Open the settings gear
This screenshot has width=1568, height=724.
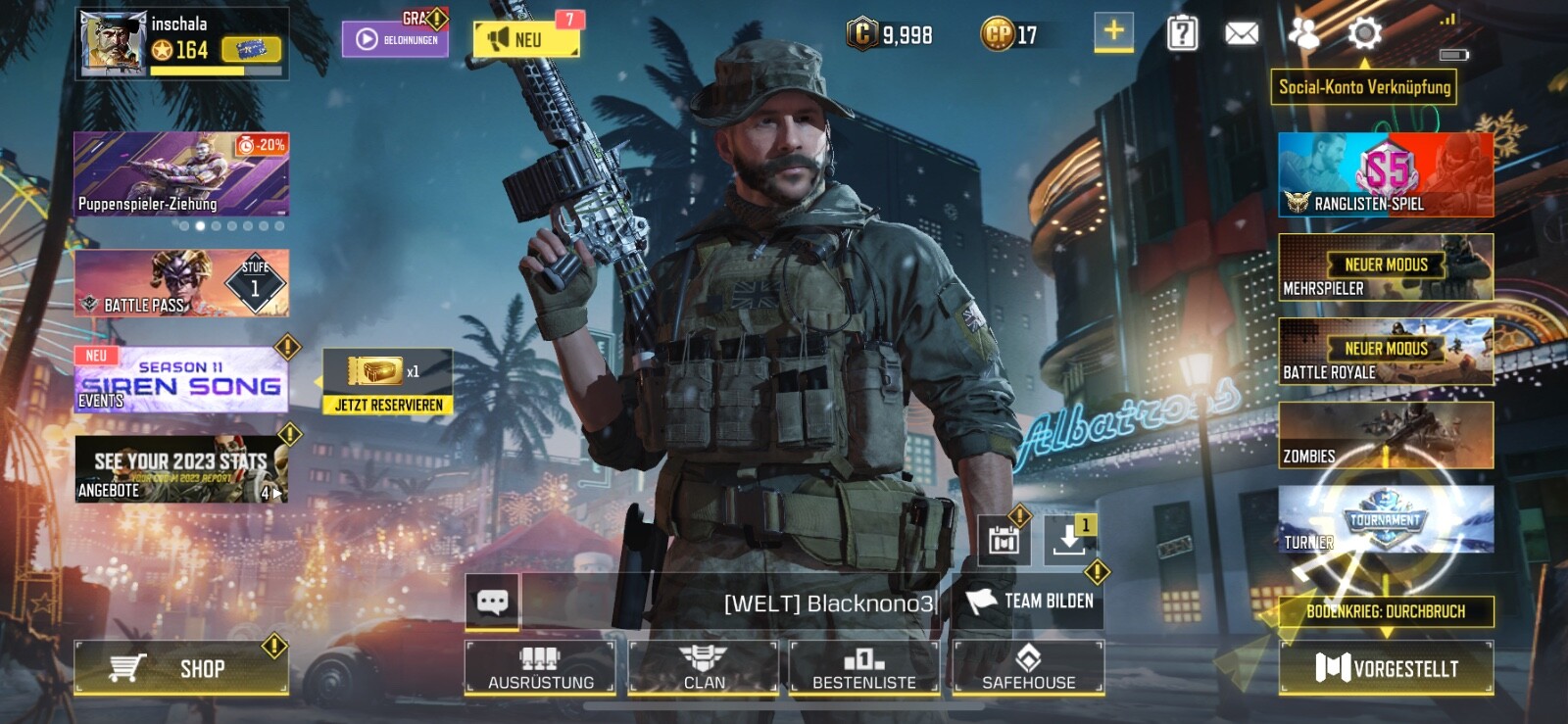(x=1364, y=32)
